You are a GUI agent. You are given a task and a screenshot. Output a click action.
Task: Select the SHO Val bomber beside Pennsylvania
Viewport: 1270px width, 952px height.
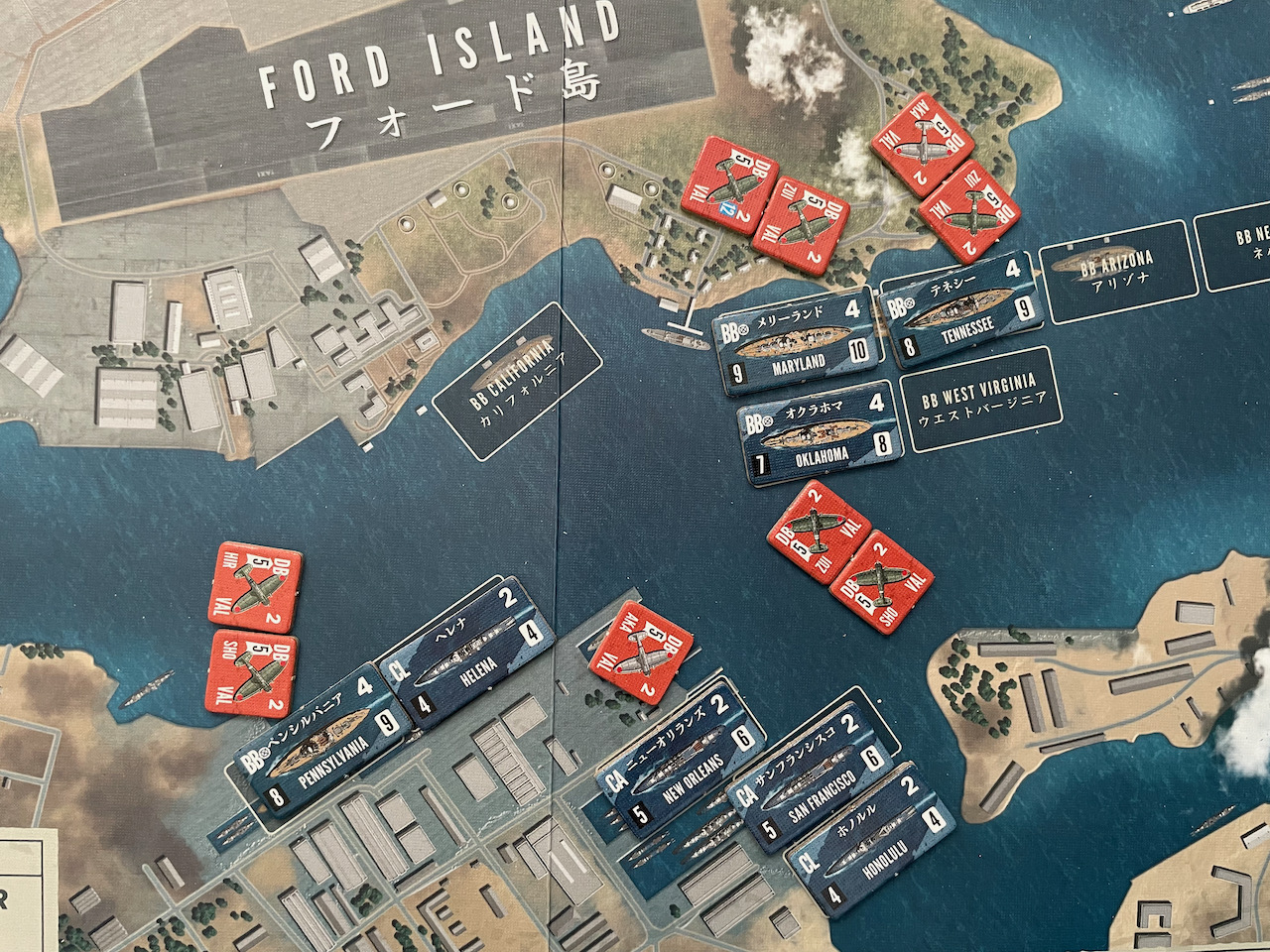[254, 674]
